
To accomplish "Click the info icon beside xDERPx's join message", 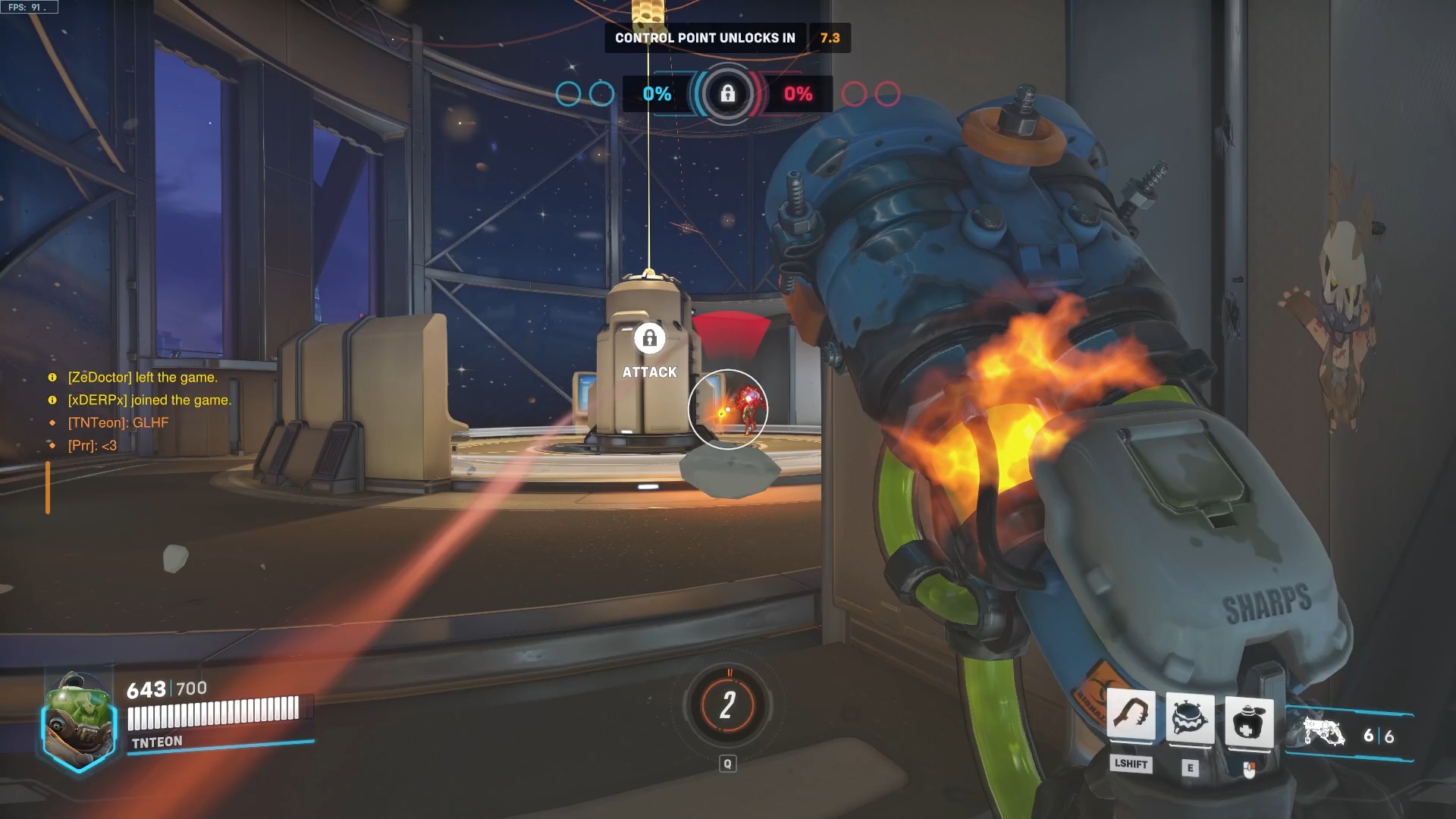I will point(52,400).
